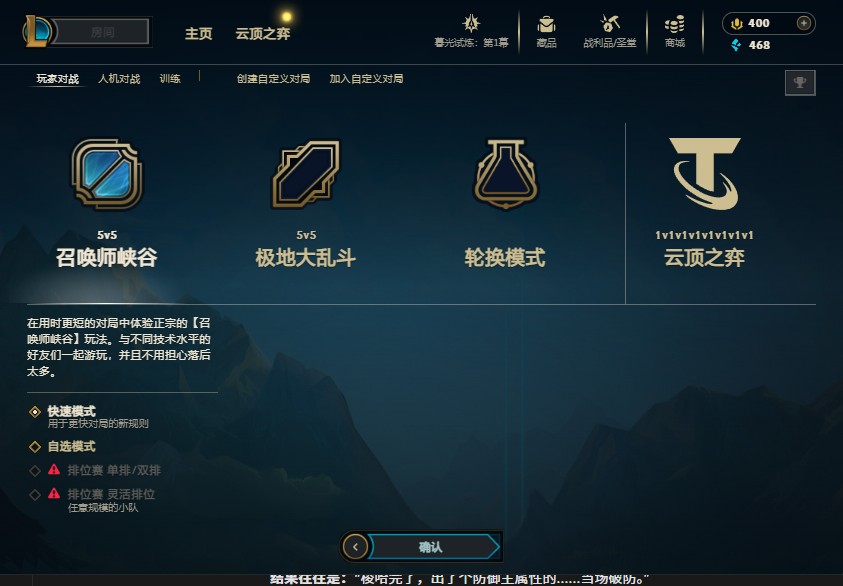The width and height of the screenshot is (843, 586).
Task: Switch to 人机对战 co-op vs AI tab
Action: (119, 79)
